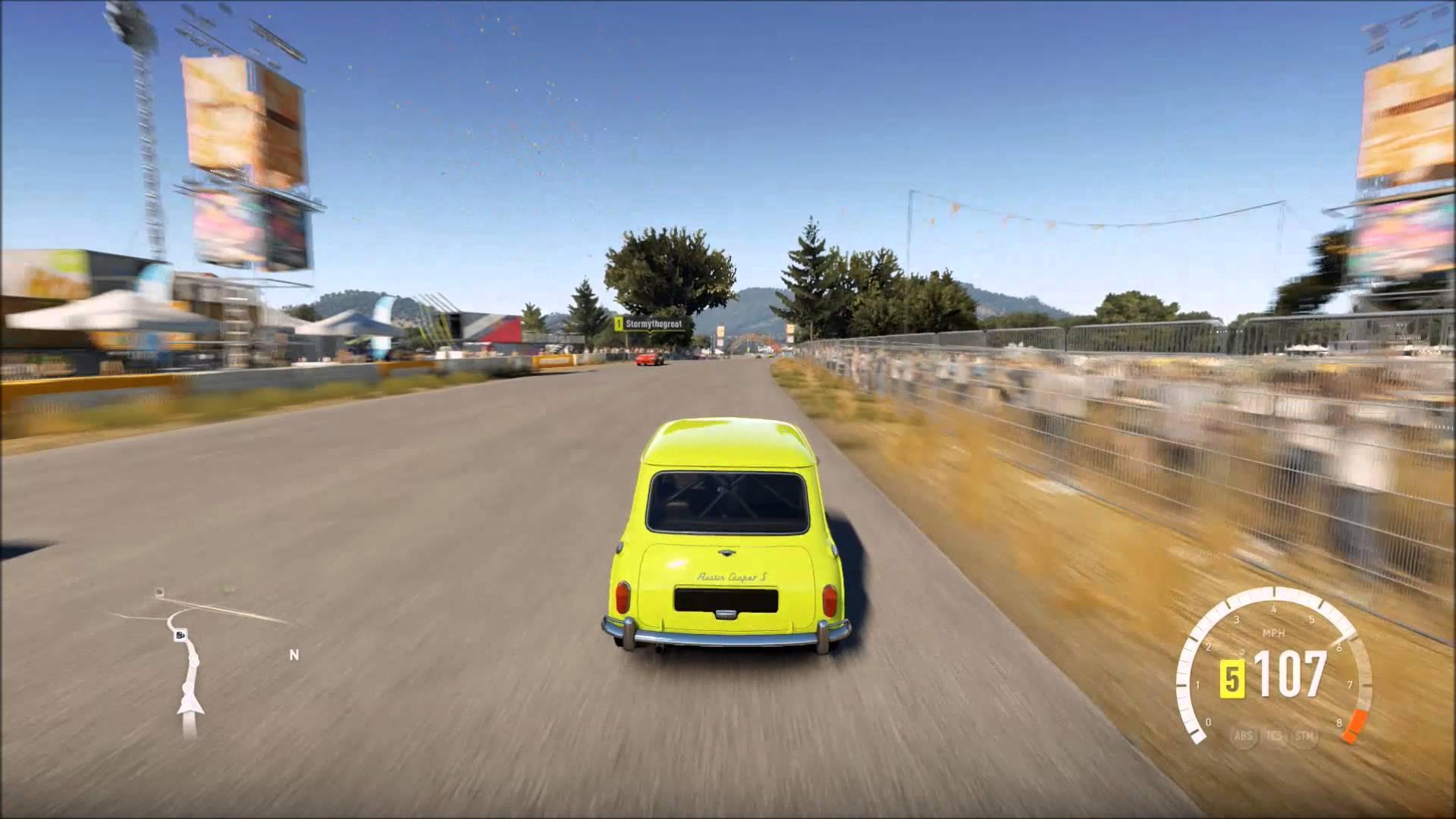Click the checkpoint 5 marker on the minimap
This screenshot has height=819, width=1456.
(180, 635)
